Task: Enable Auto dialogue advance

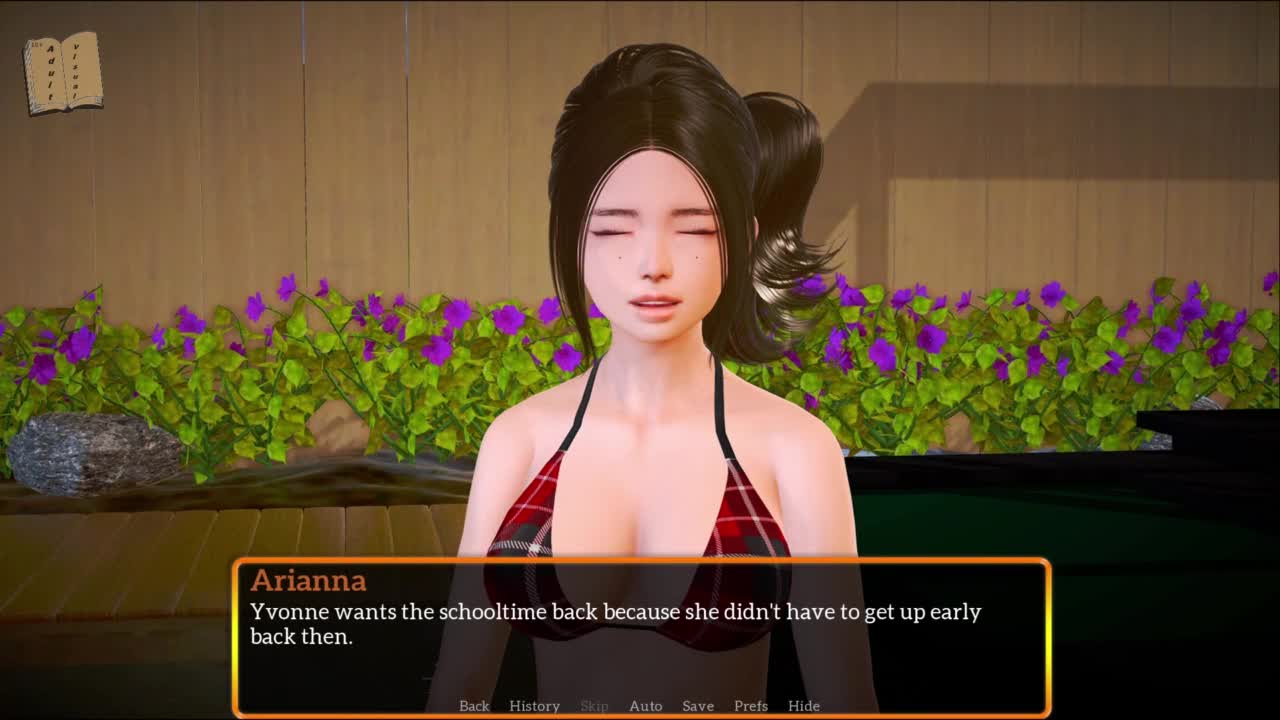Action: (645, 706)
